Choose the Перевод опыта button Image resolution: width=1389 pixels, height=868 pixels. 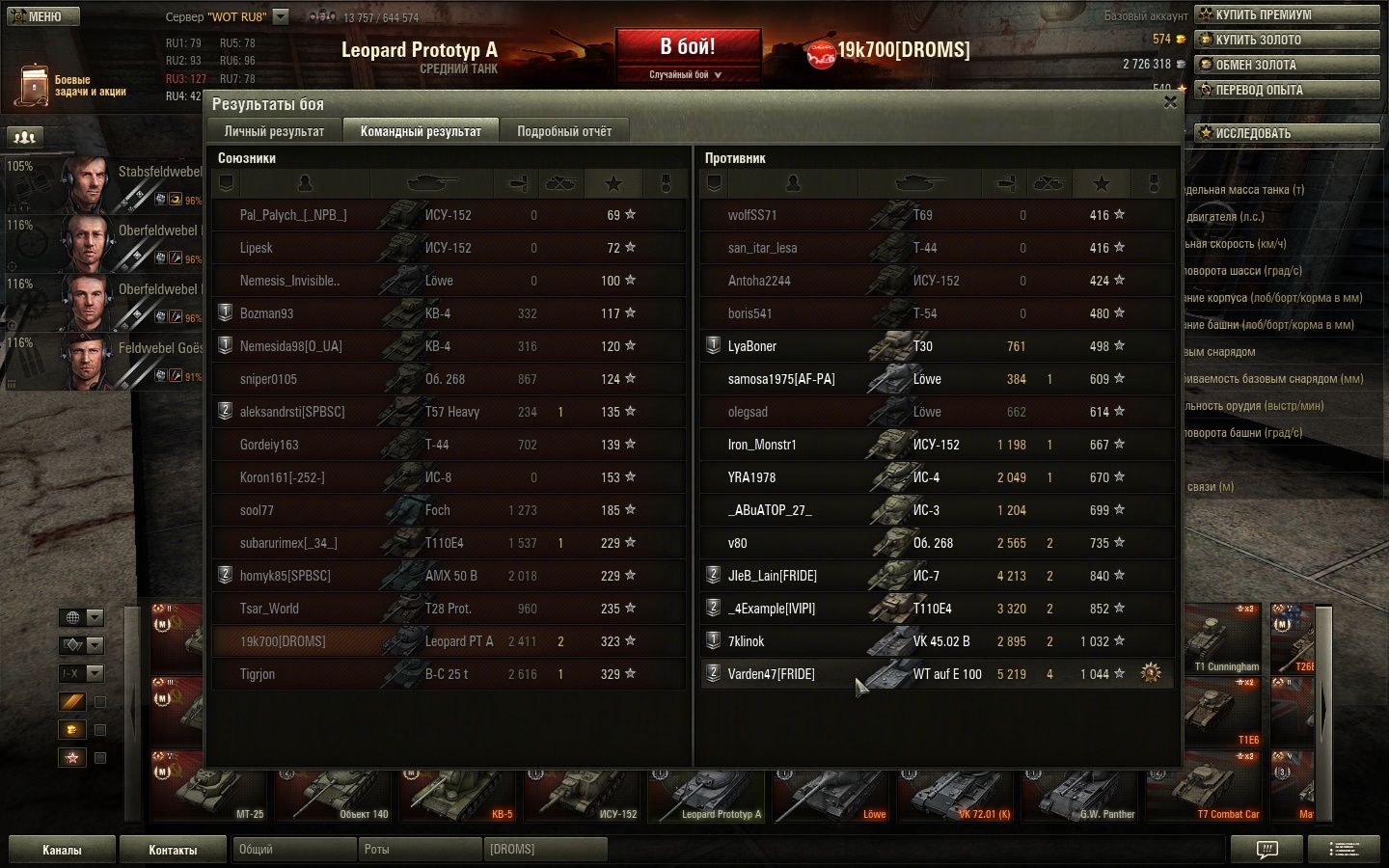pyautogui.click(x=1288, y=90)
